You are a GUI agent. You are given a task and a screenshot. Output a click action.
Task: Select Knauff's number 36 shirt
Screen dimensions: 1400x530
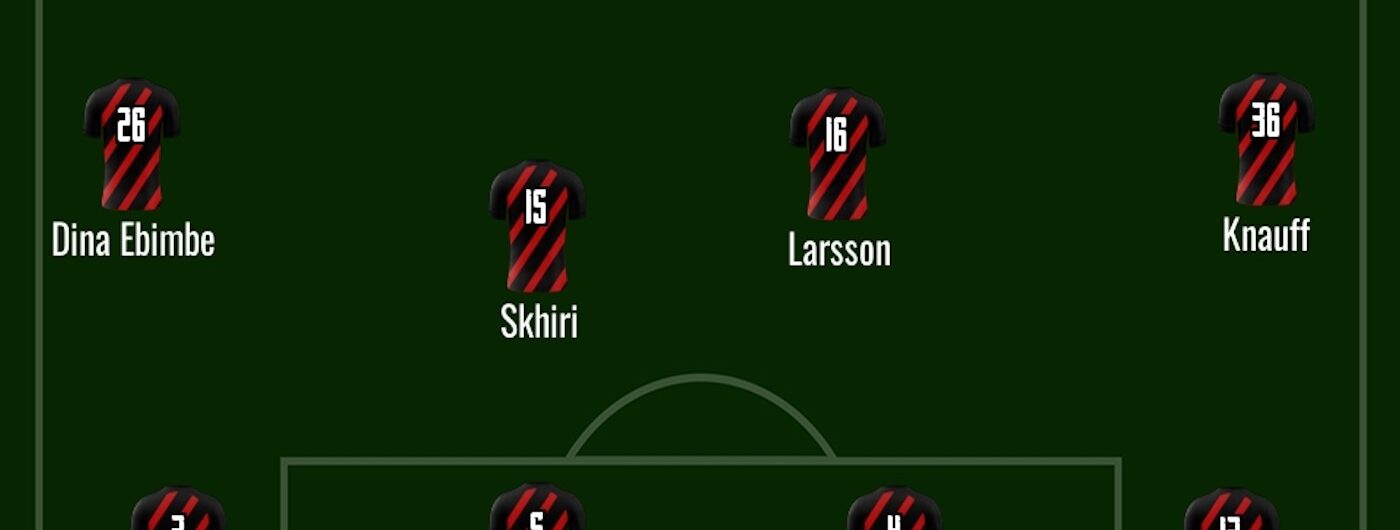(x=1266, y=138)
